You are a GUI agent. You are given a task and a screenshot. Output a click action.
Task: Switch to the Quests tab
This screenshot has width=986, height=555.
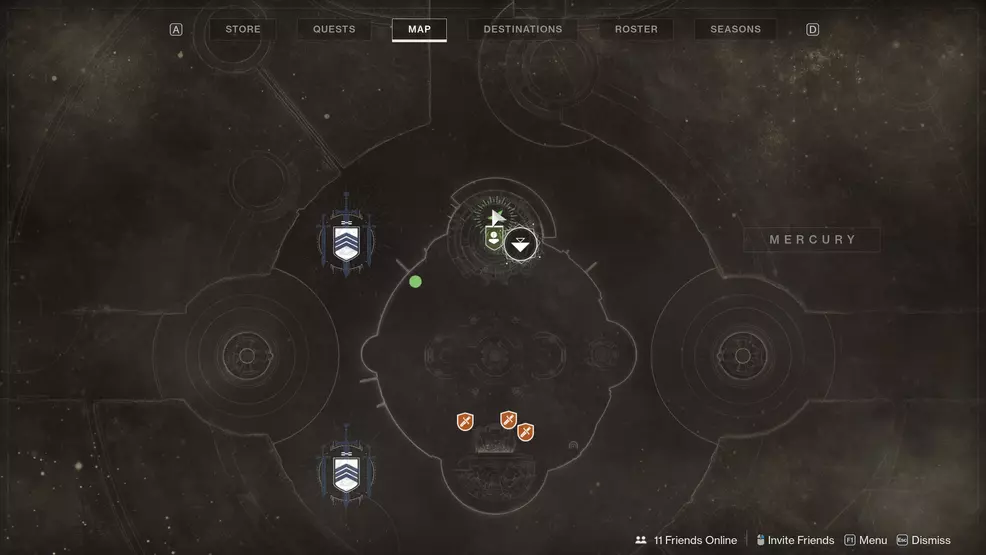(334, 29)
